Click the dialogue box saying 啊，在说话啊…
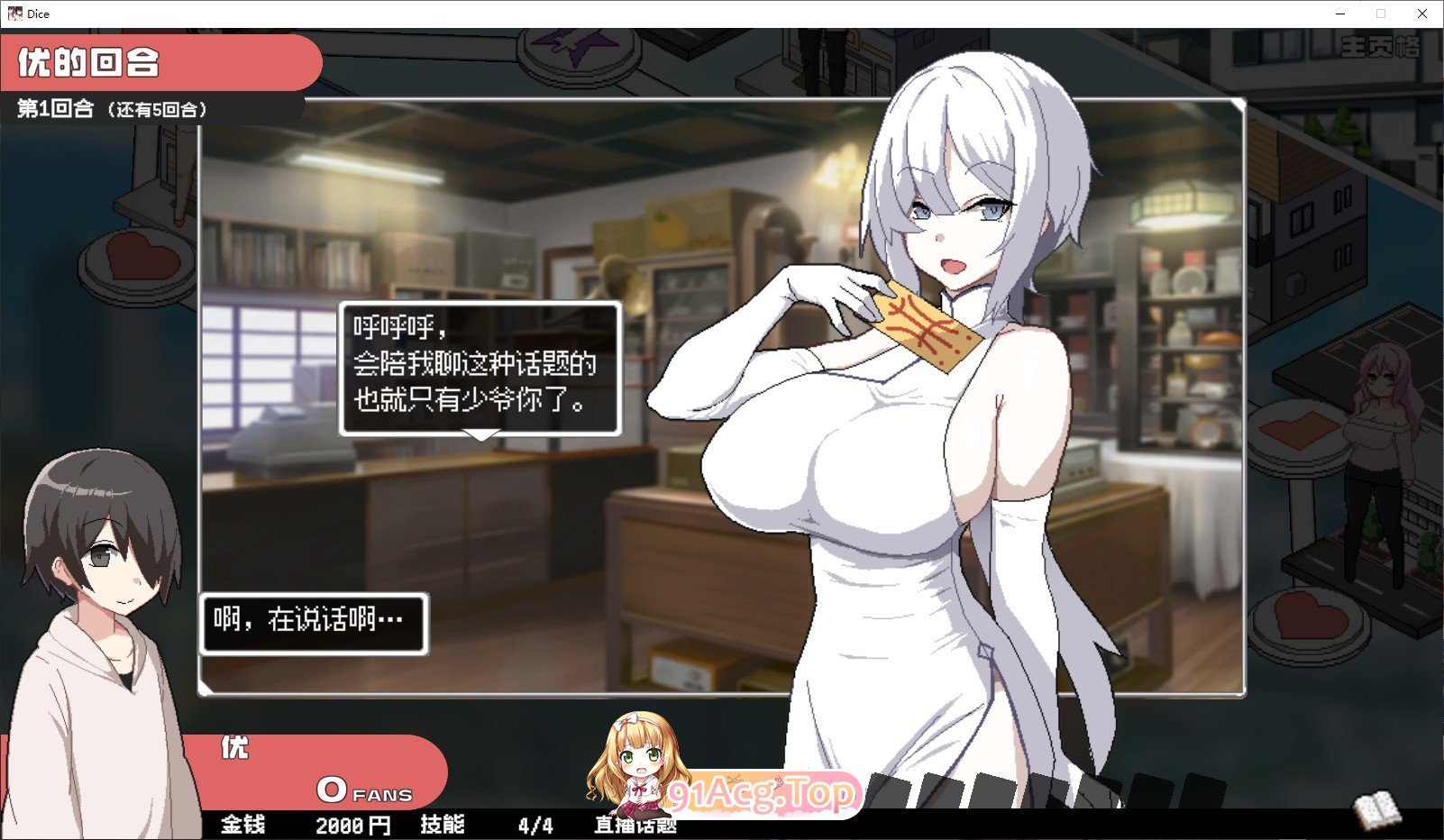This screenshot has height=840, width=1444. pyautogui.click(x=314, y=622)
